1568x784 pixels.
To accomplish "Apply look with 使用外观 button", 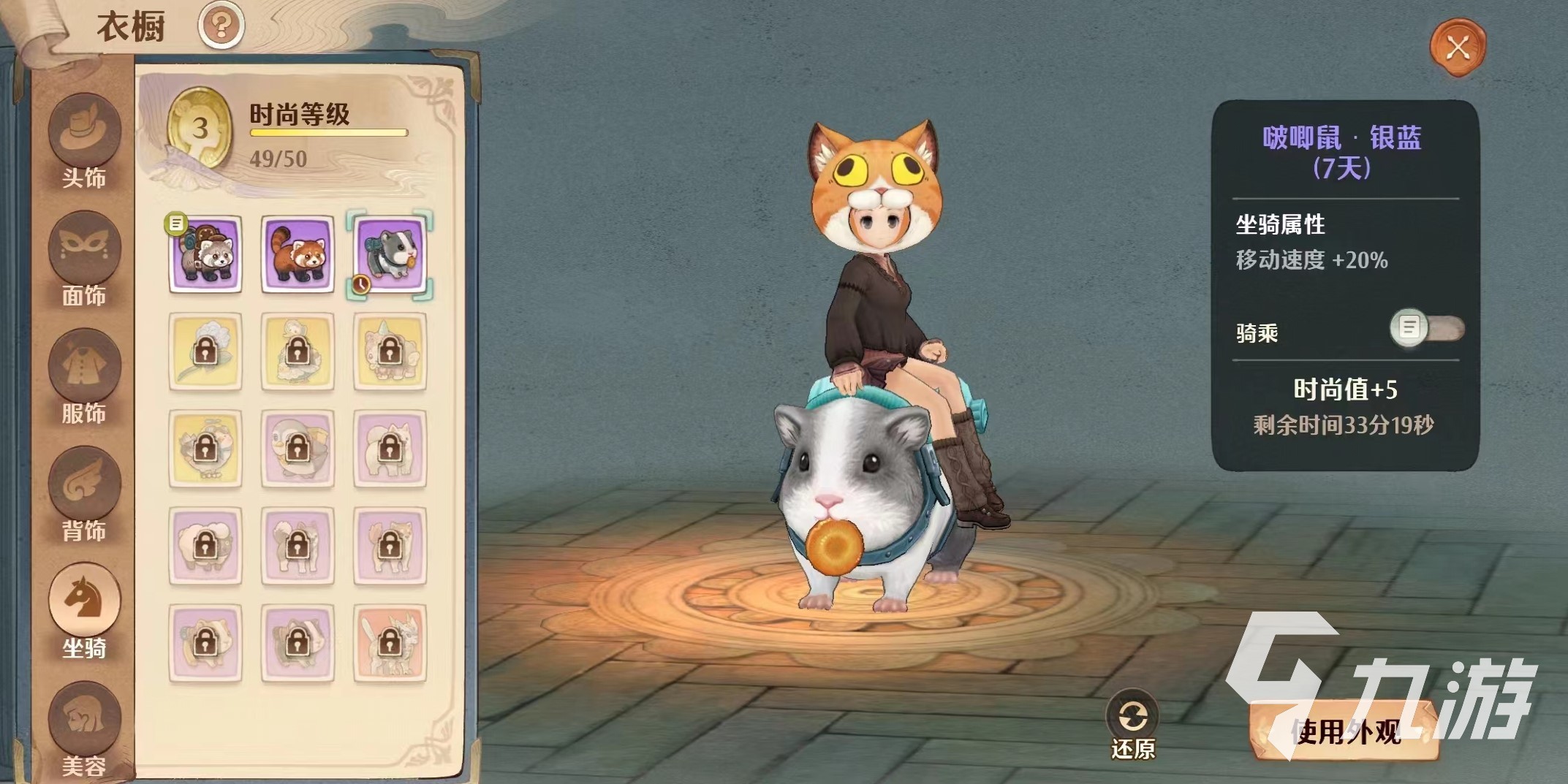I will pos(1345,731).
